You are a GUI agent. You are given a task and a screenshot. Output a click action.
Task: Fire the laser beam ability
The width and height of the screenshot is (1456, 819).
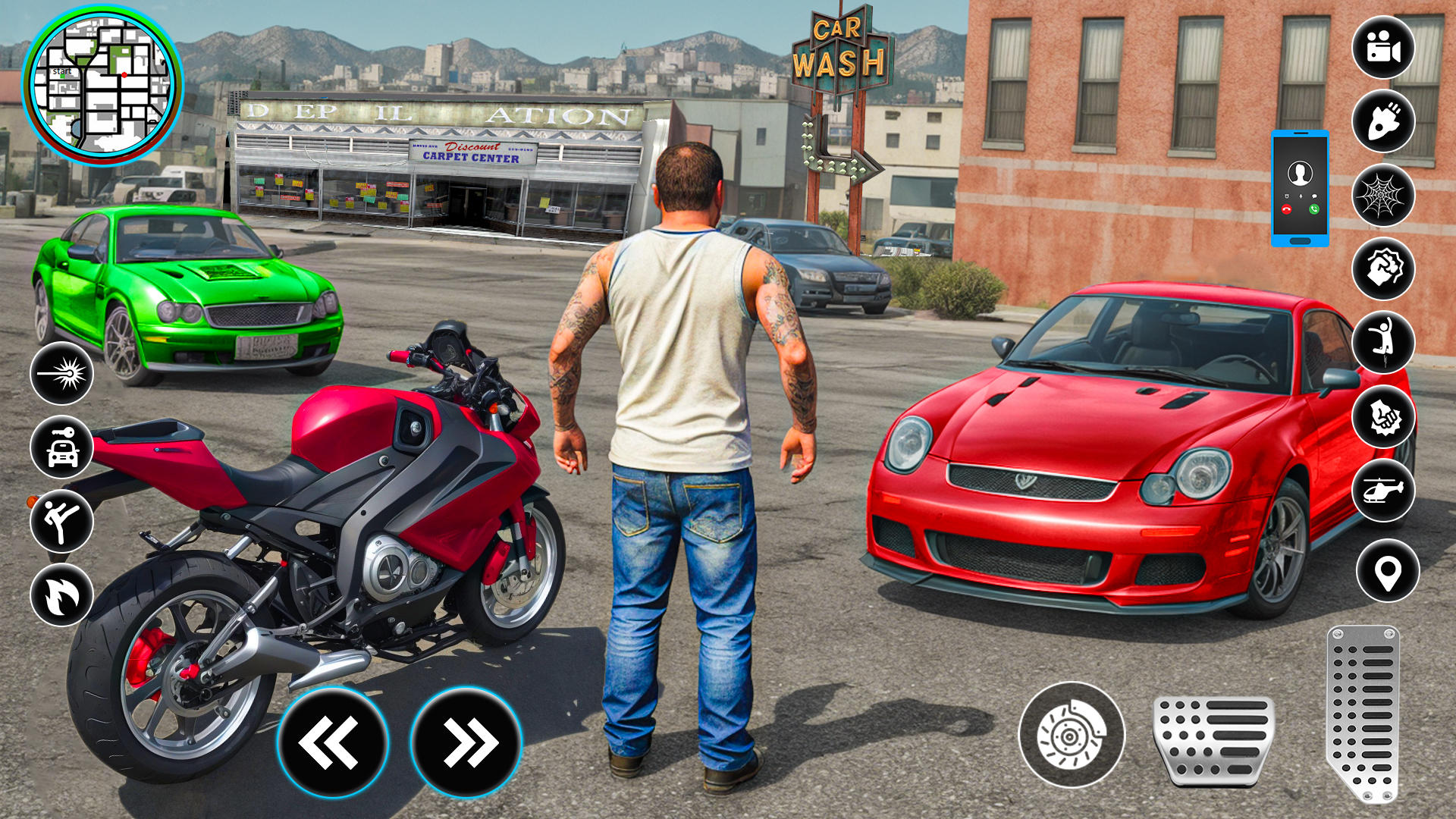(x=62, y=373)
